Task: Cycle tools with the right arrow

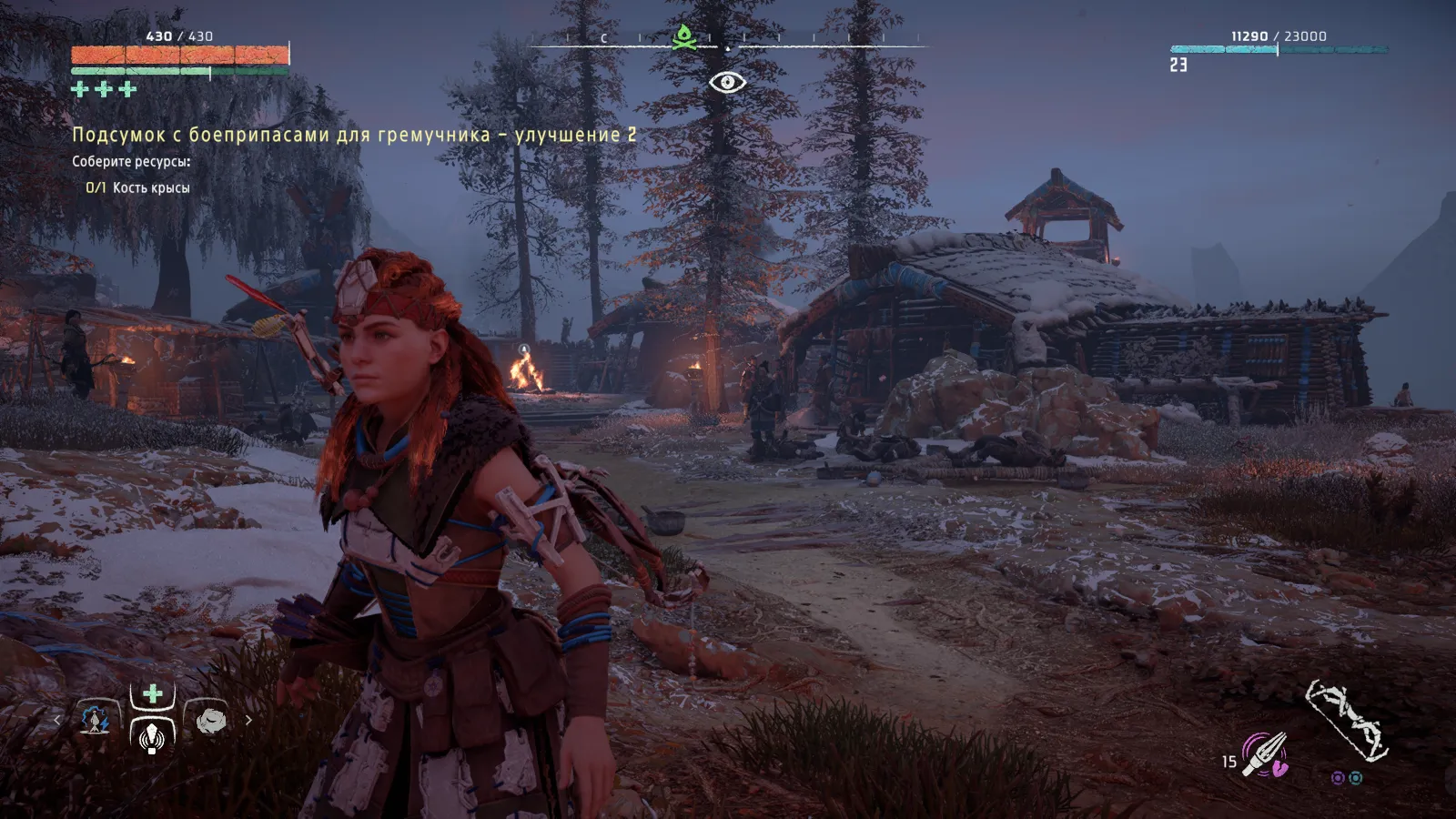Action: 248,720
